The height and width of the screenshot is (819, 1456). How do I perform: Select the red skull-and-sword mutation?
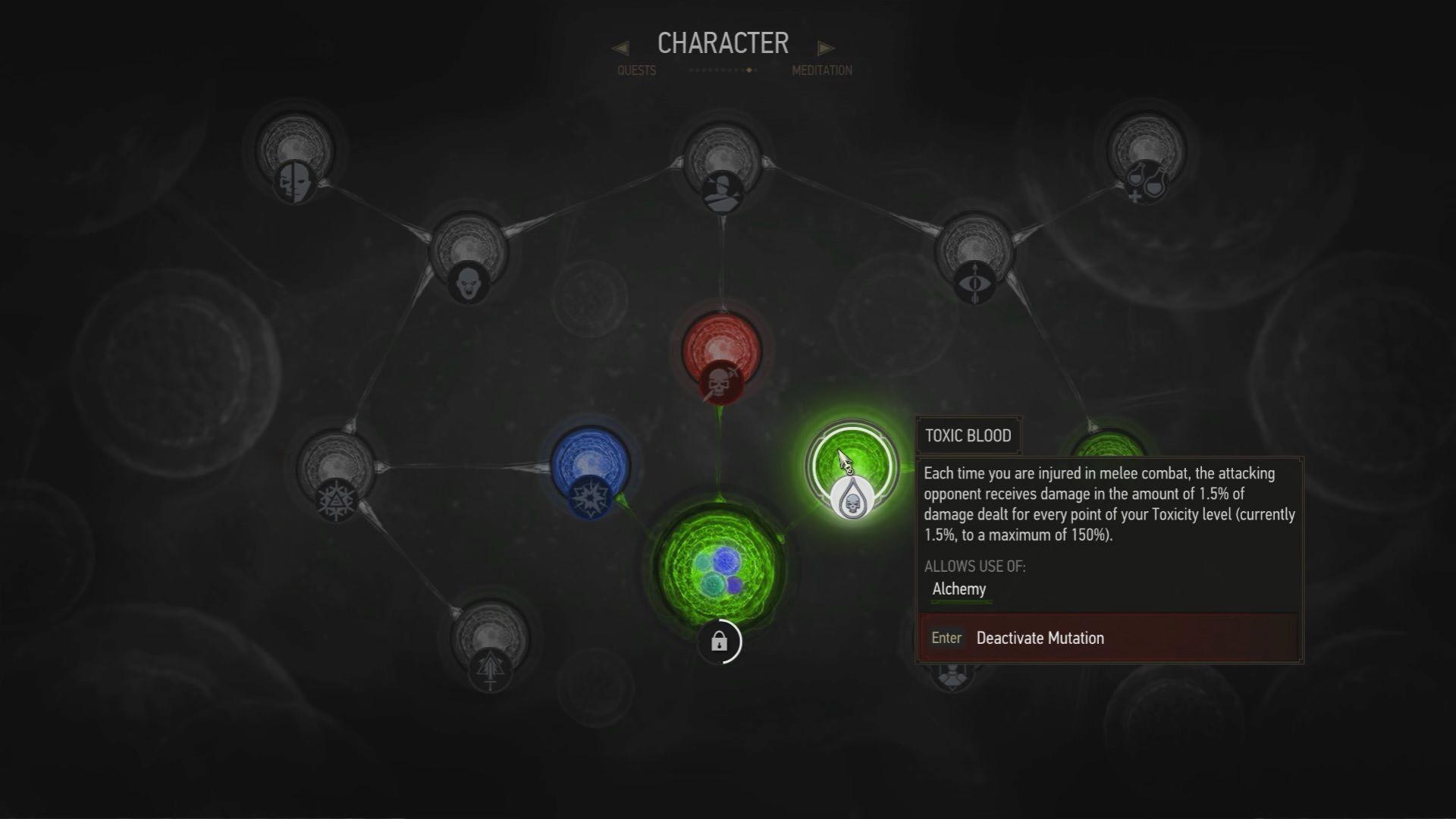tap(720, 356)
